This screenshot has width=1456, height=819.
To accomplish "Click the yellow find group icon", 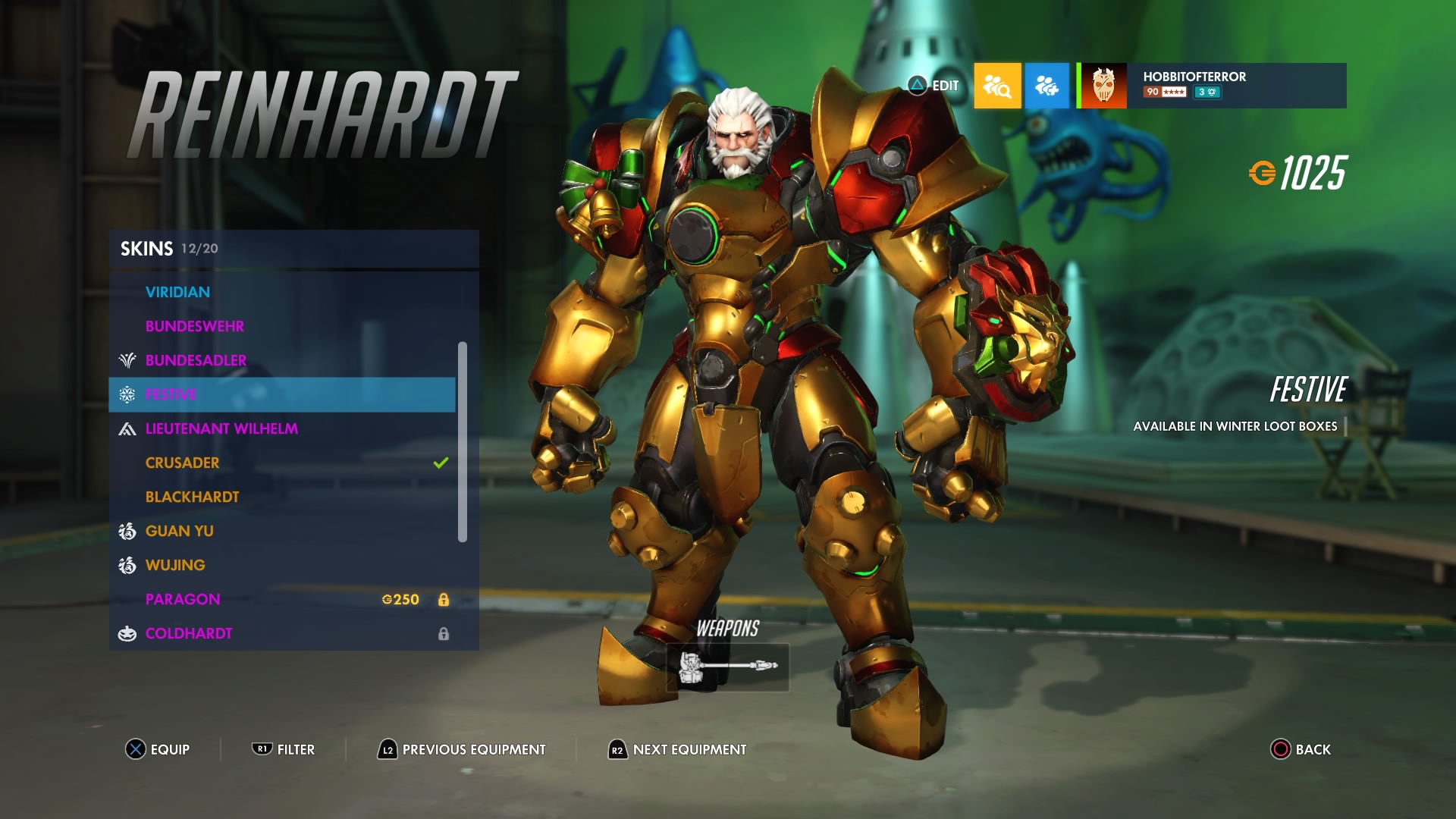I will 997,86.
